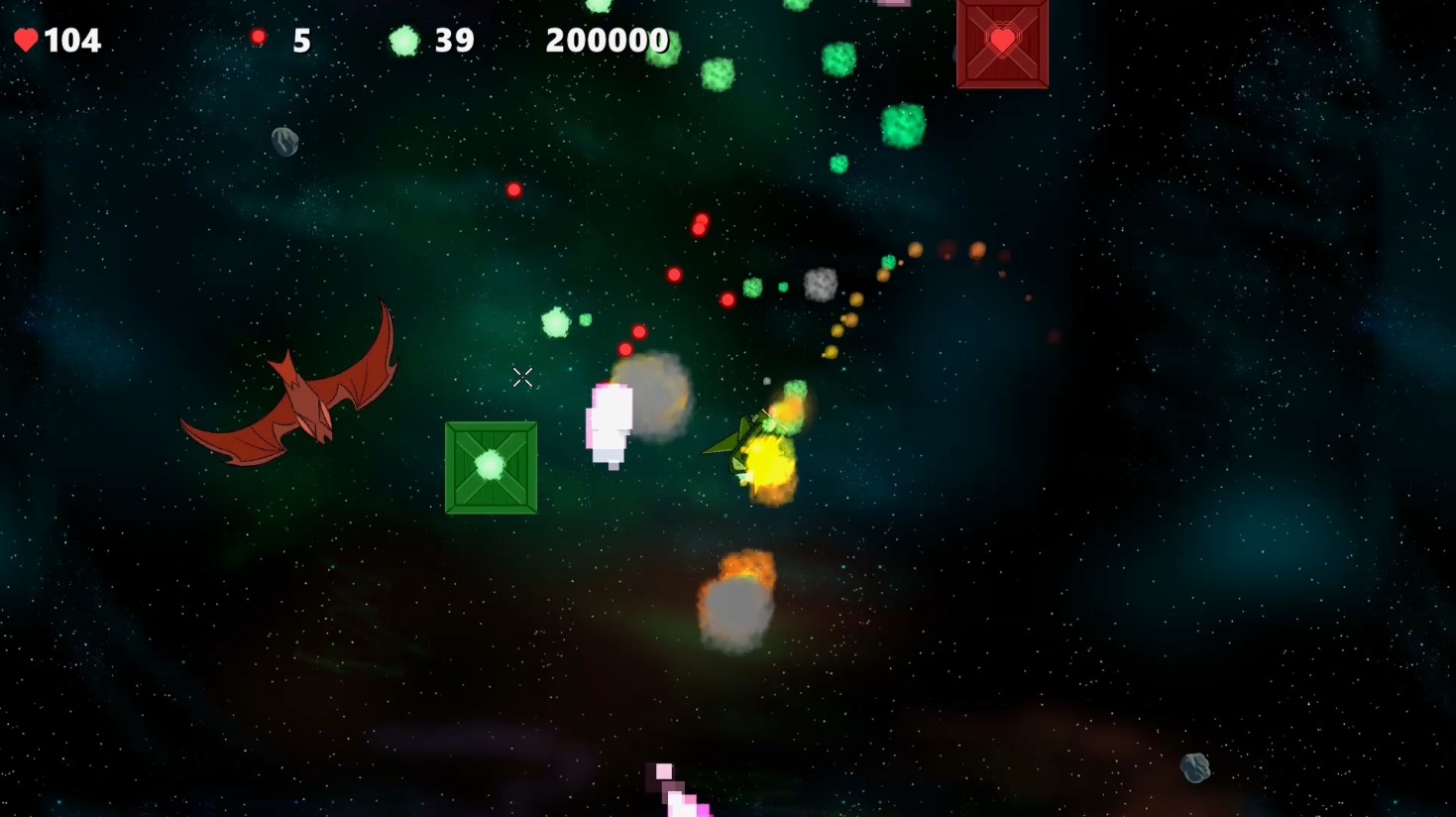1456x817 pixels.
Task: Click the heart health icon in the HUD
Action: (27, 41)
